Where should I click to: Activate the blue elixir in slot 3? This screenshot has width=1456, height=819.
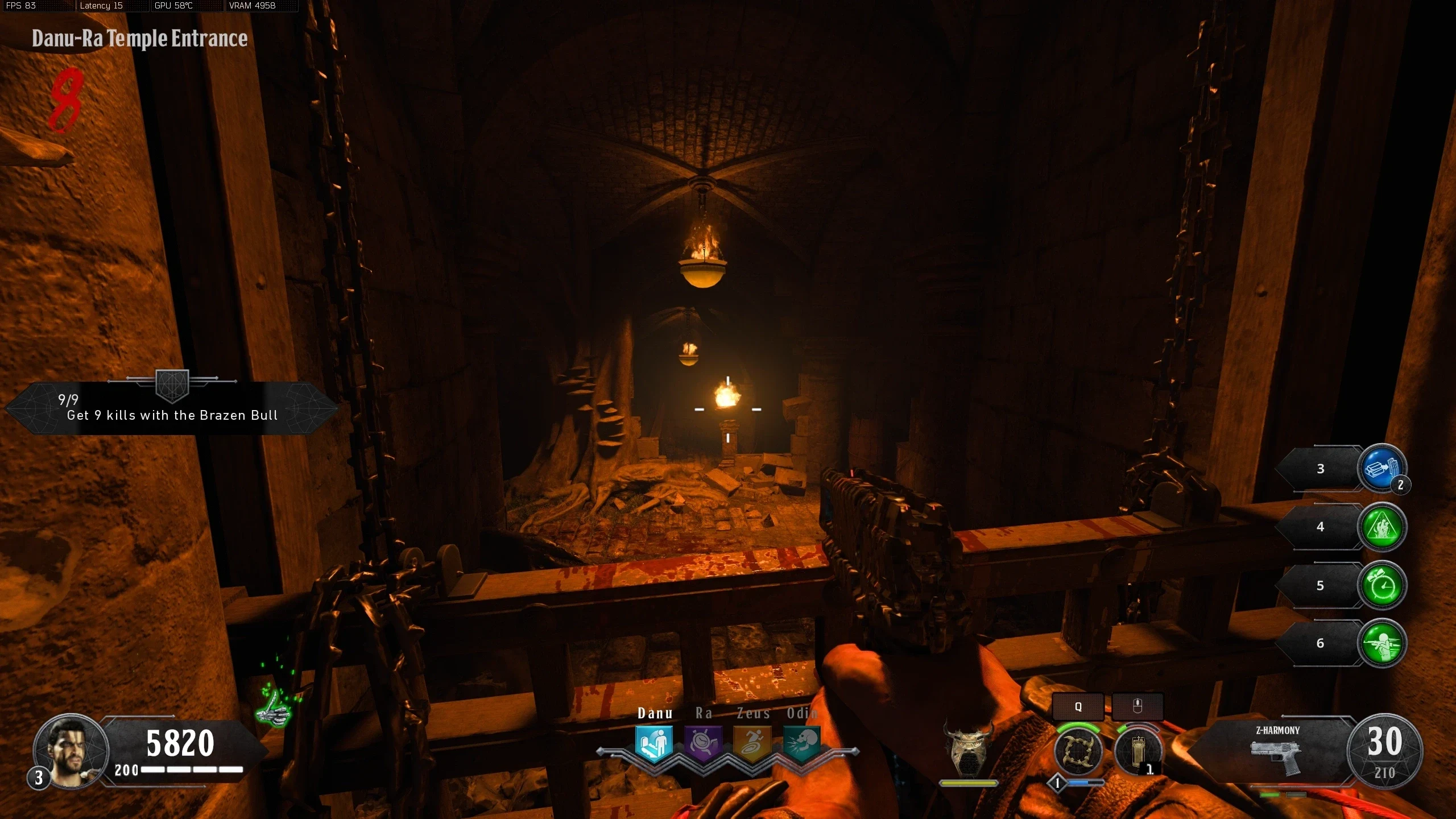pyautogui.click(x=1382, y=469)
